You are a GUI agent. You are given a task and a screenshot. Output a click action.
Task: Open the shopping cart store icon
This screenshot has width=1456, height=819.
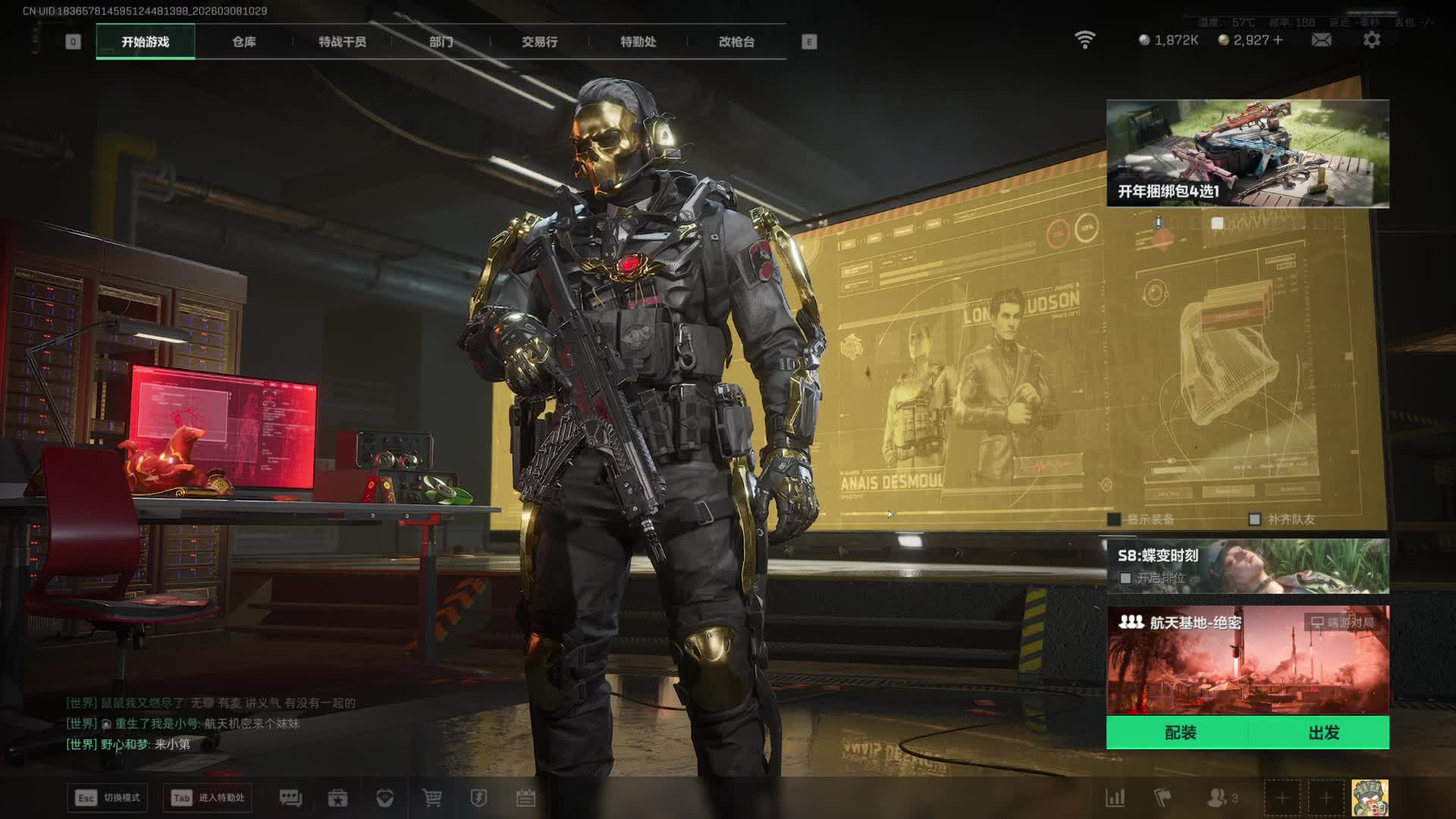431,798
